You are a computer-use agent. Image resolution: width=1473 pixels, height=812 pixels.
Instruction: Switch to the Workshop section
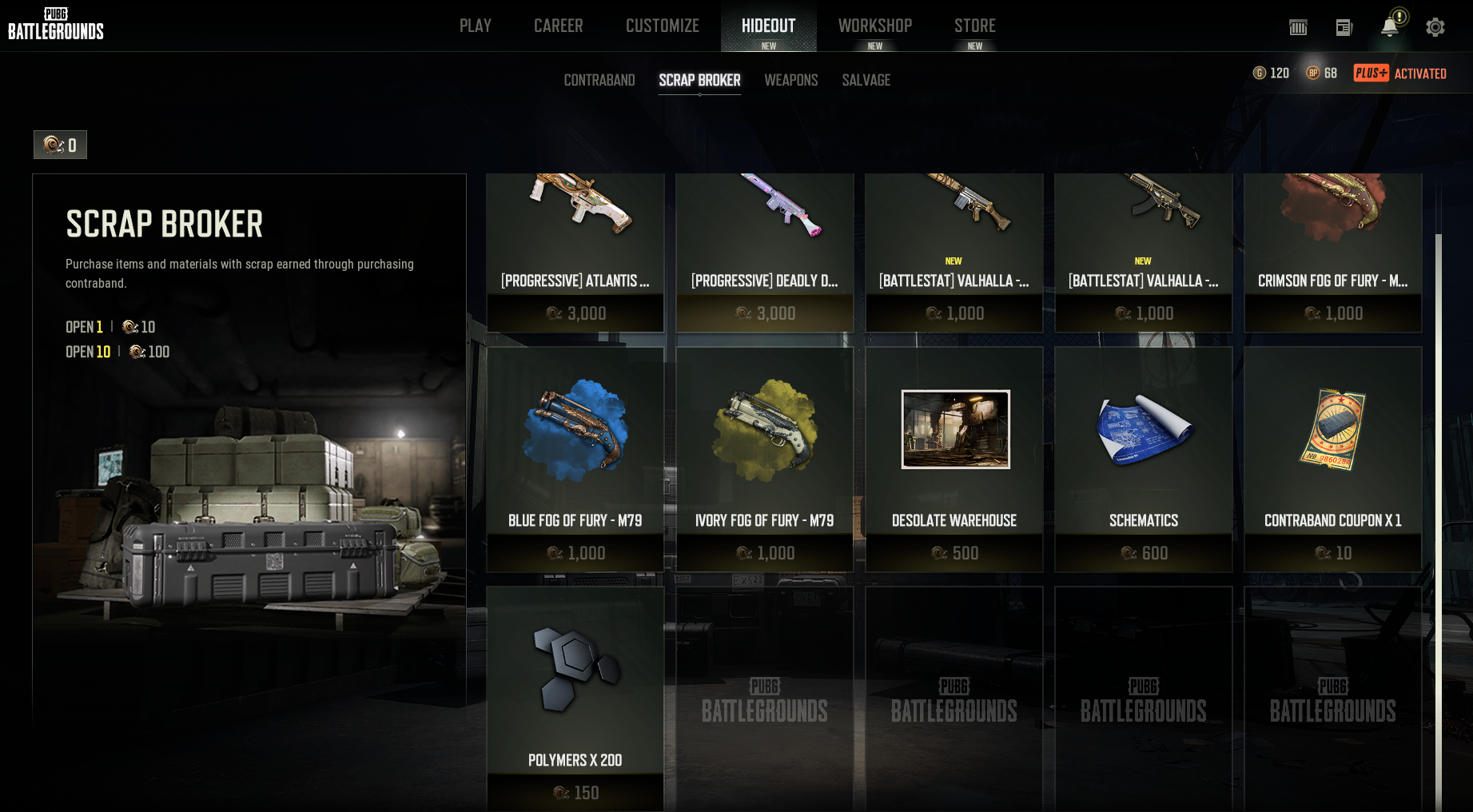pyautogui.click(x=874, y=26)
